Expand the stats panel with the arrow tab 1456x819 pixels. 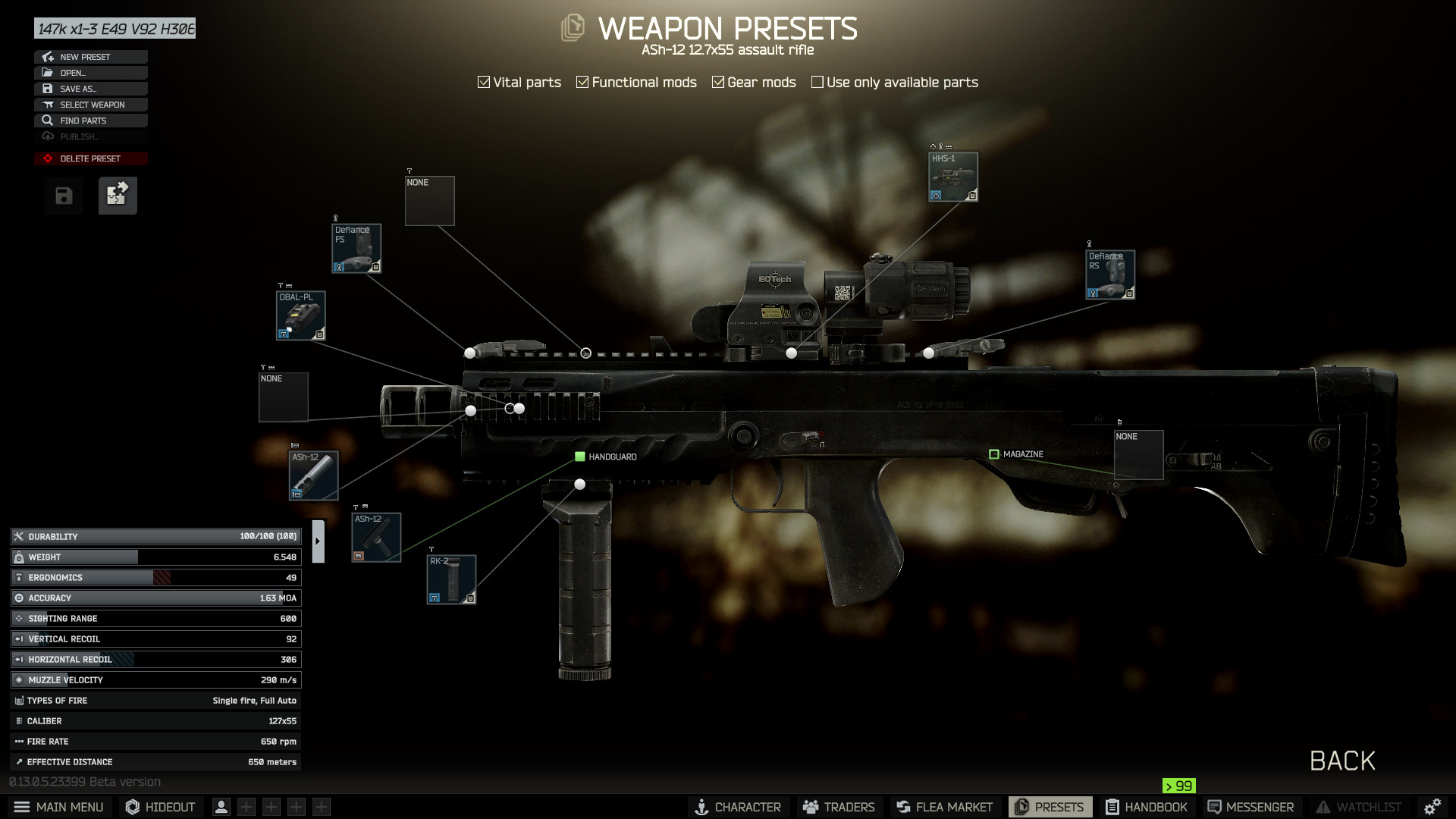tap(318, 542)
